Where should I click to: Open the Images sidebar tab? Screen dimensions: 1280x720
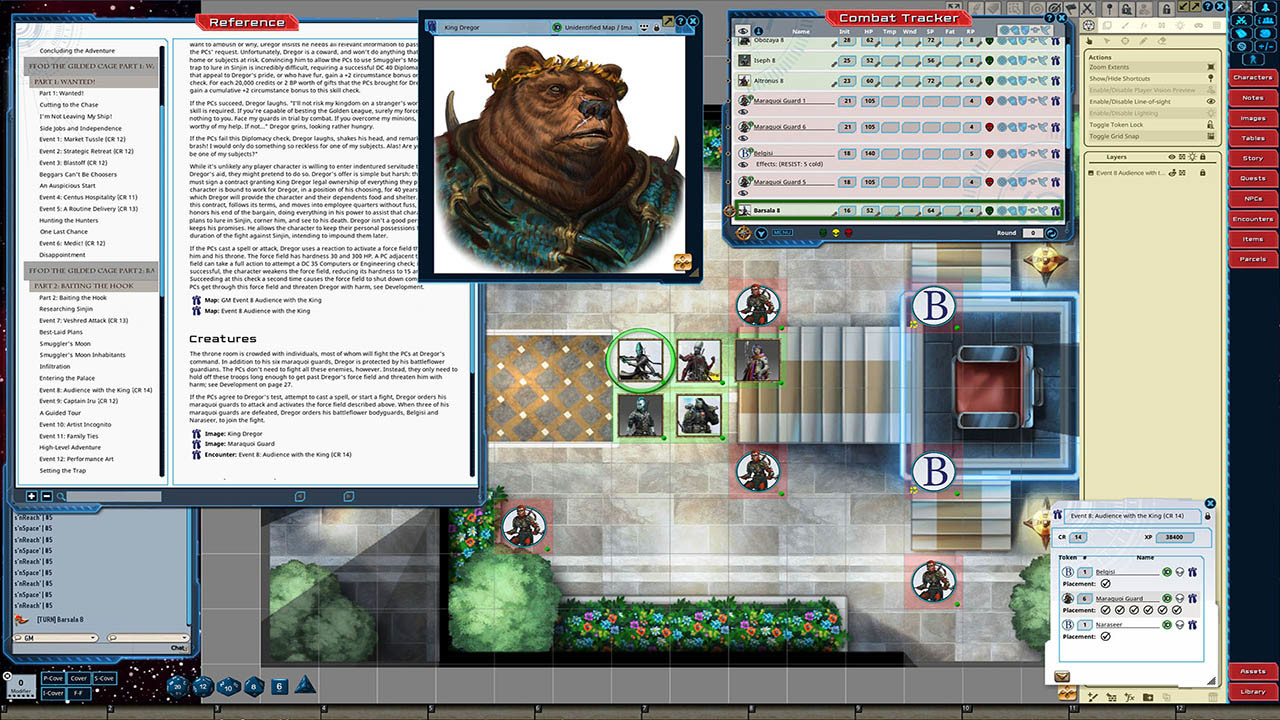coord(1252,118)
